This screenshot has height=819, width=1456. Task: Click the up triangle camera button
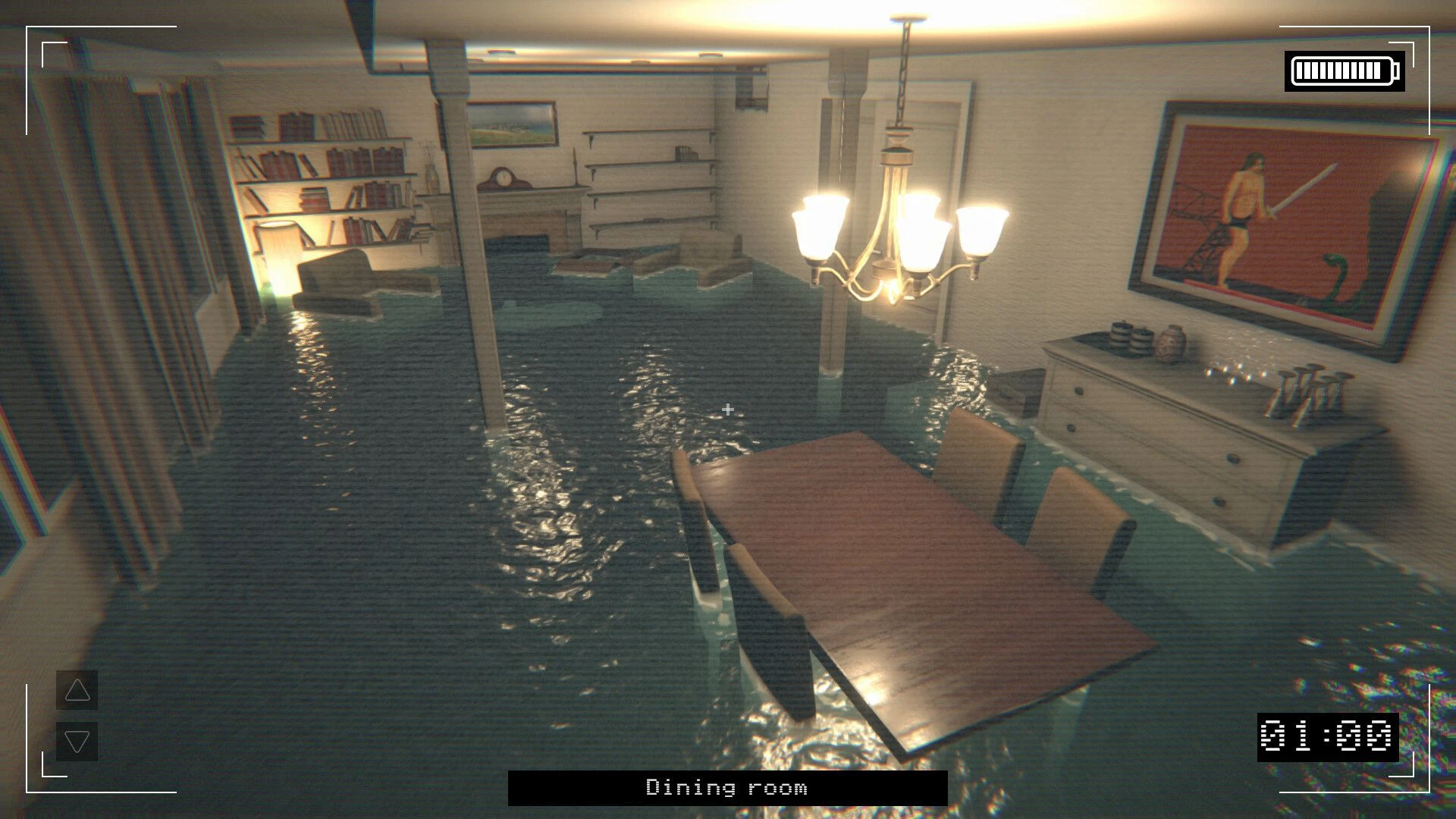click(x=77, y=690)
